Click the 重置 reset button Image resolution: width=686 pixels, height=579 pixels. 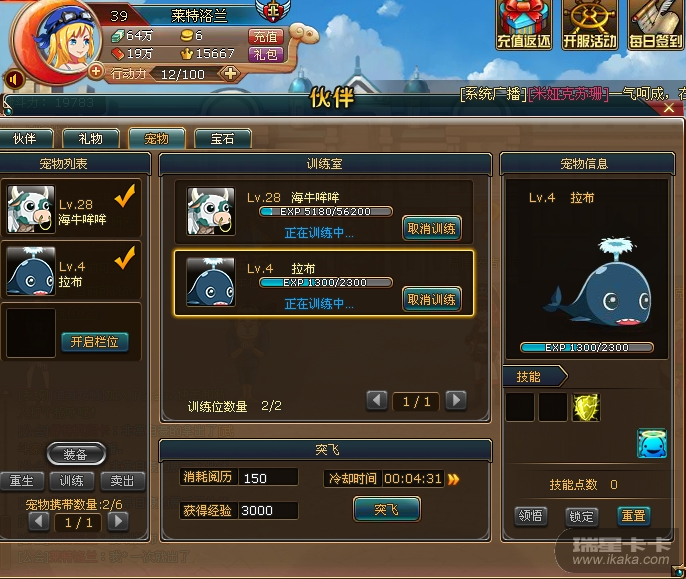pos(633,517)
